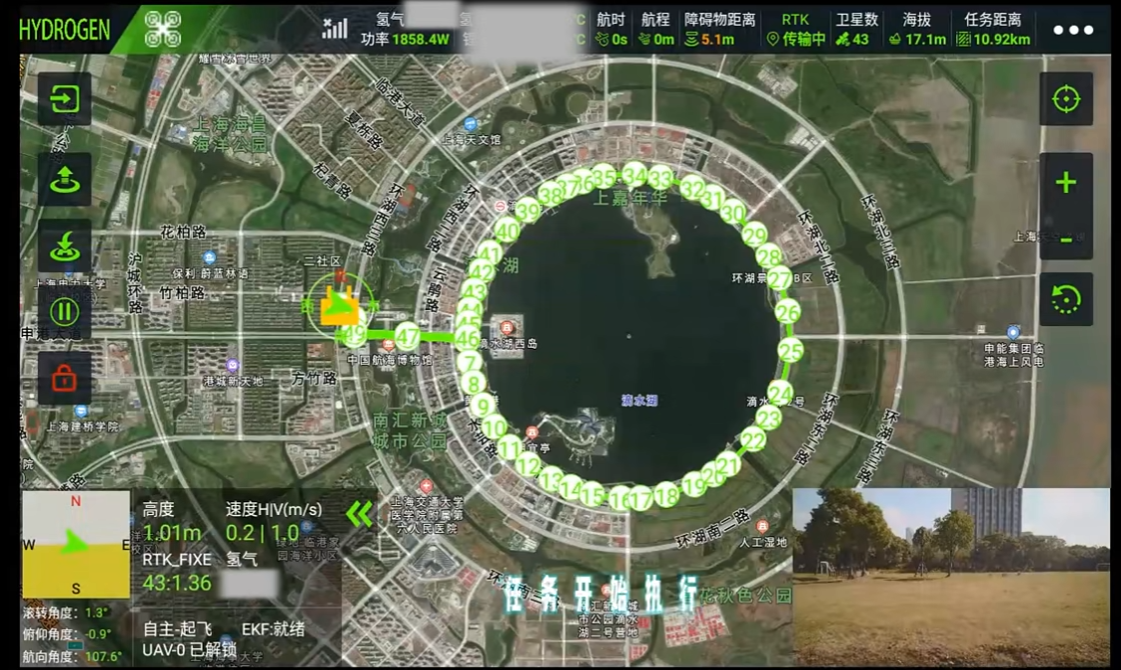Pick waypoint marker 29 on the ring
The height and width of the screenshot is (670, 1121).
pyautogui.click(x=754, y=235)
